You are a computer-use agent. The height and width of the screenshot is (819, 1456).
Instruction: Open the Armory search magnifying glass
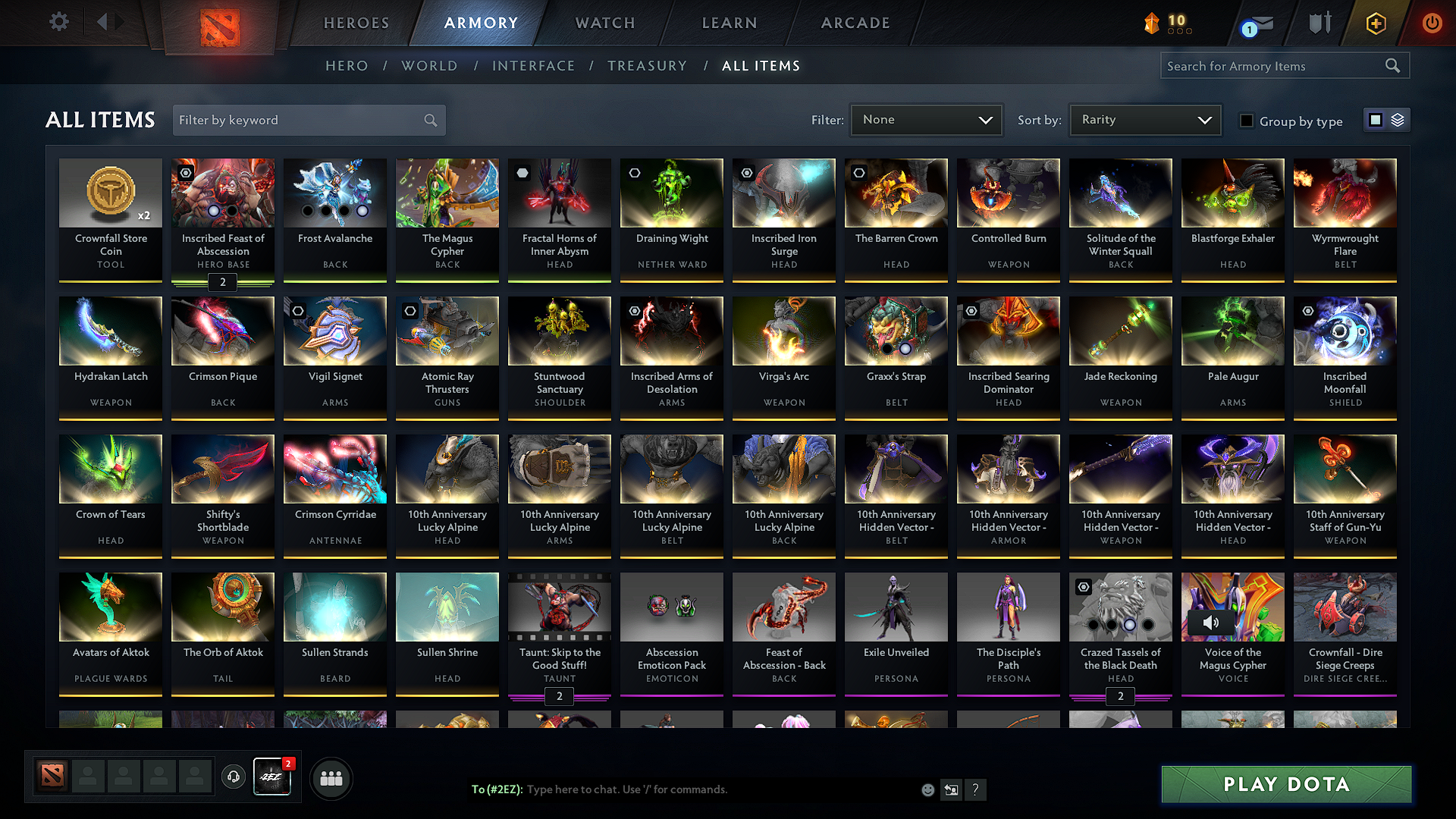(1393, 65)
